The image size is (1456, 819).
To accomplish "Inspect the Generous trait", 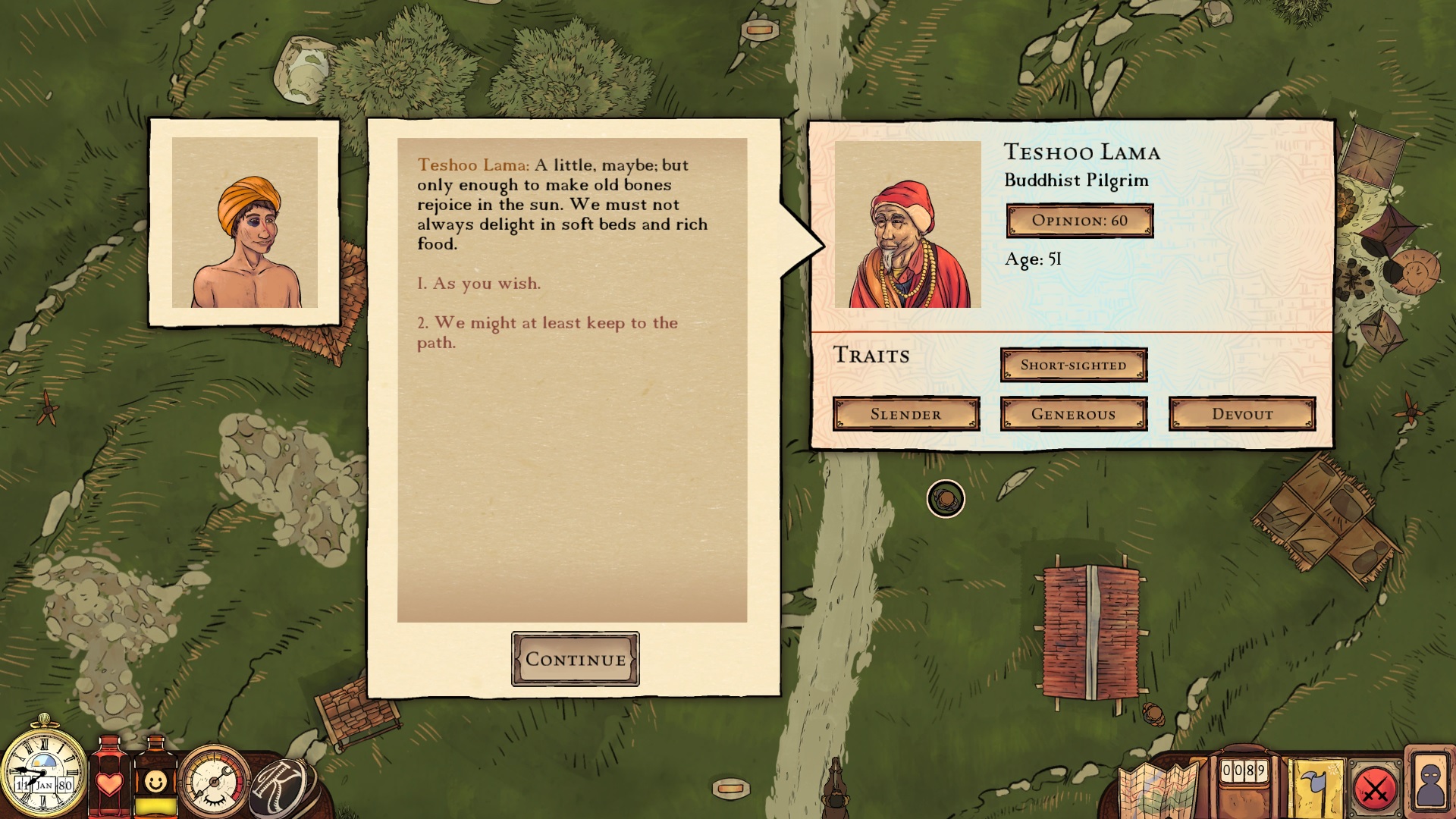I will click(1073, 414).
